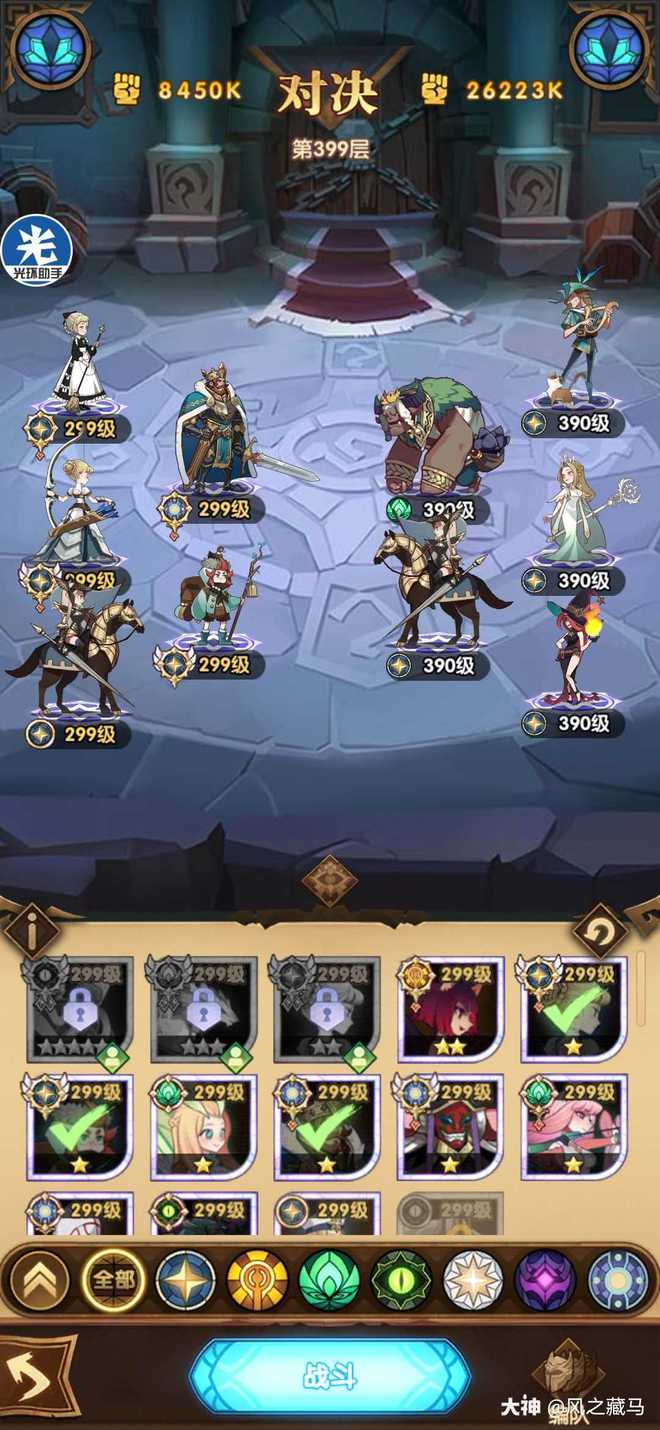Filter heroes by the green leaf faction
The height and width of the screenshot is (1430, 660).
click(x=329, y=1279)
